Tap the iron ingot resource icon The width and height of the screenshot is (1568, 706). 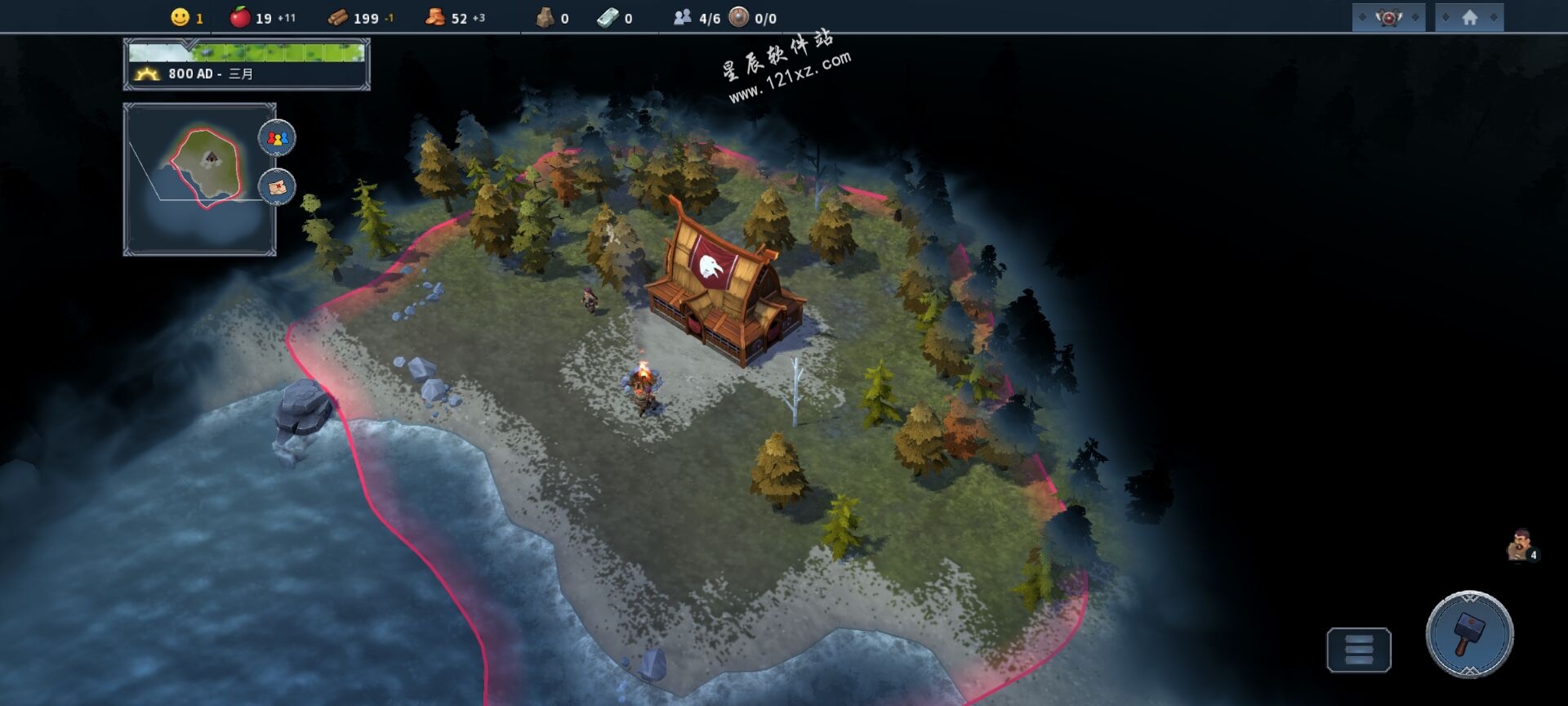608,17
